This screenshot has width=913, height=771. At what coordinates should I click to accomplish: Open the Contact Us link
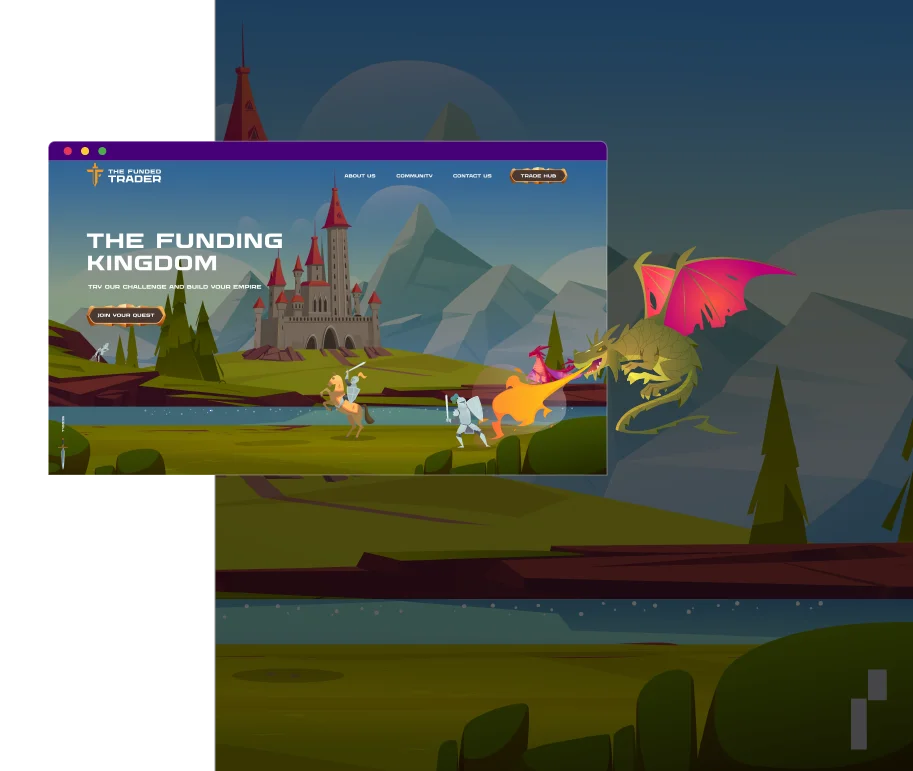click(x=472, y=176)
